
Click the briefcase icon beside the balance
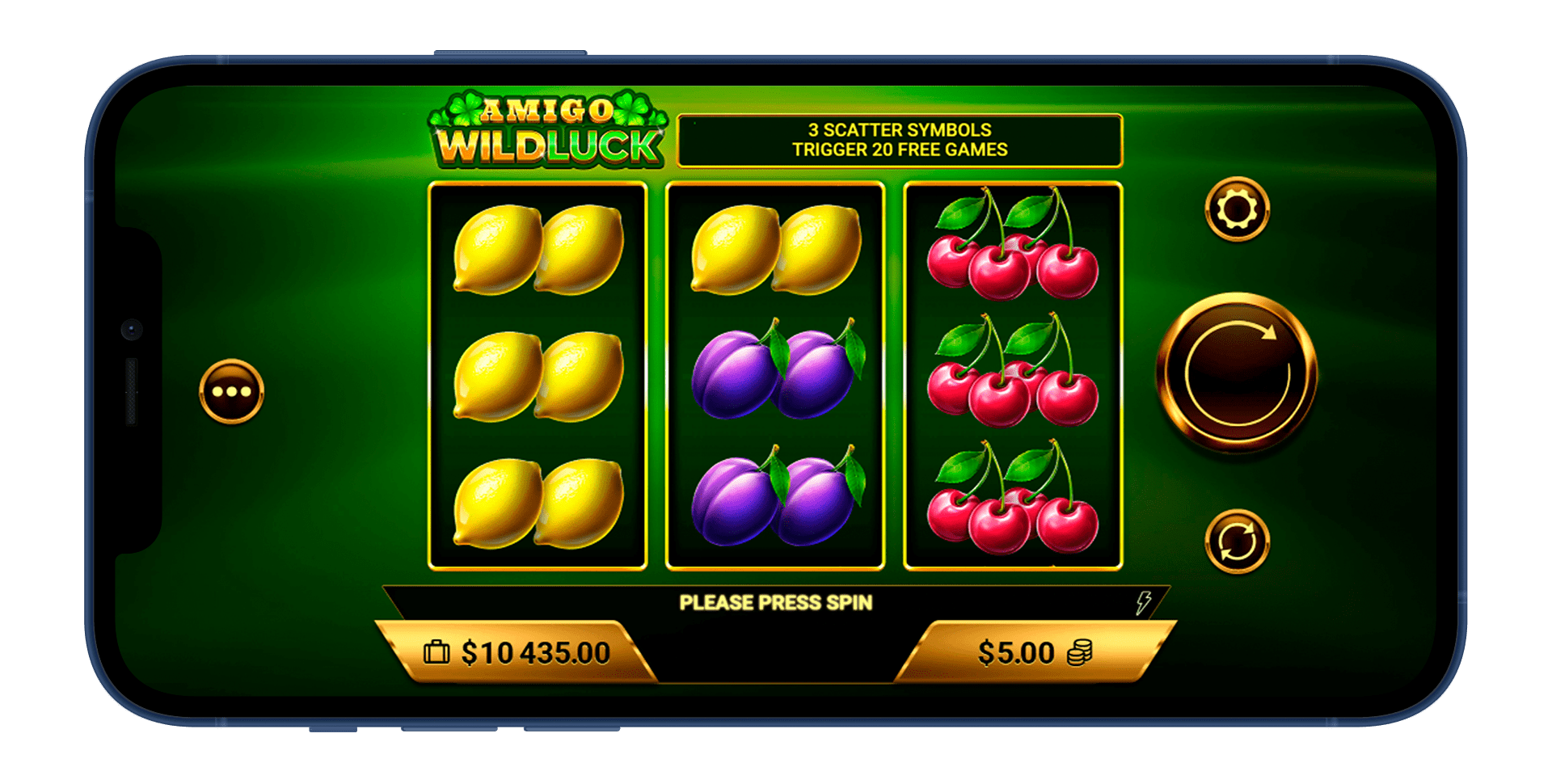[436, 651]
